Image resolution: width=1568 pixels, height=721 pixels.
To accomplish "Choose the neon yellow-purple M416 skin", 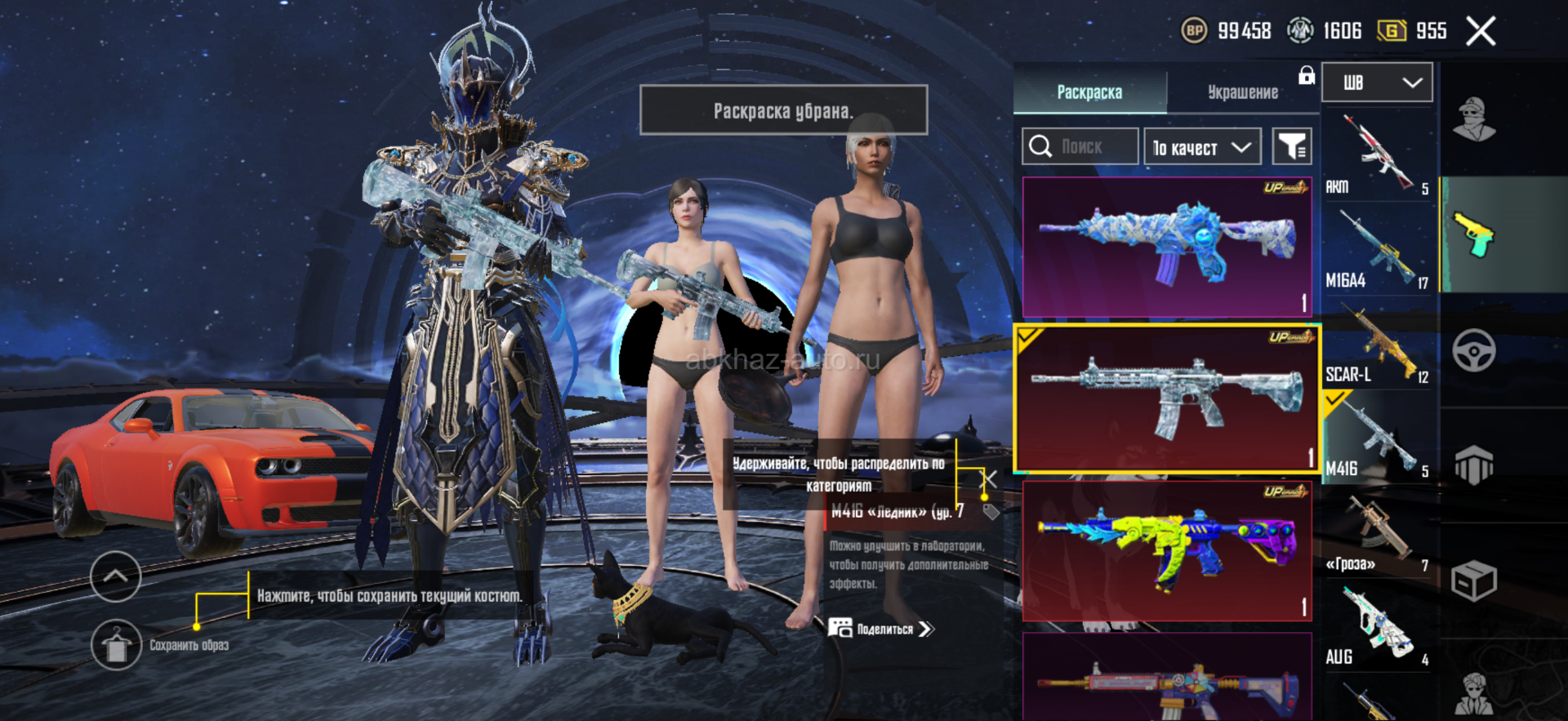I will pos(1167,550).
